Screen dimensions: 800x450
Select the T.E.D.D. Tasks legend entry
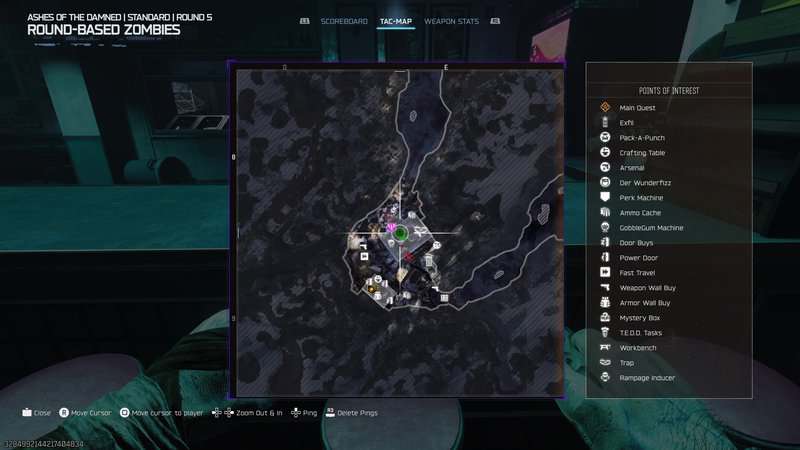pos(640,333)
